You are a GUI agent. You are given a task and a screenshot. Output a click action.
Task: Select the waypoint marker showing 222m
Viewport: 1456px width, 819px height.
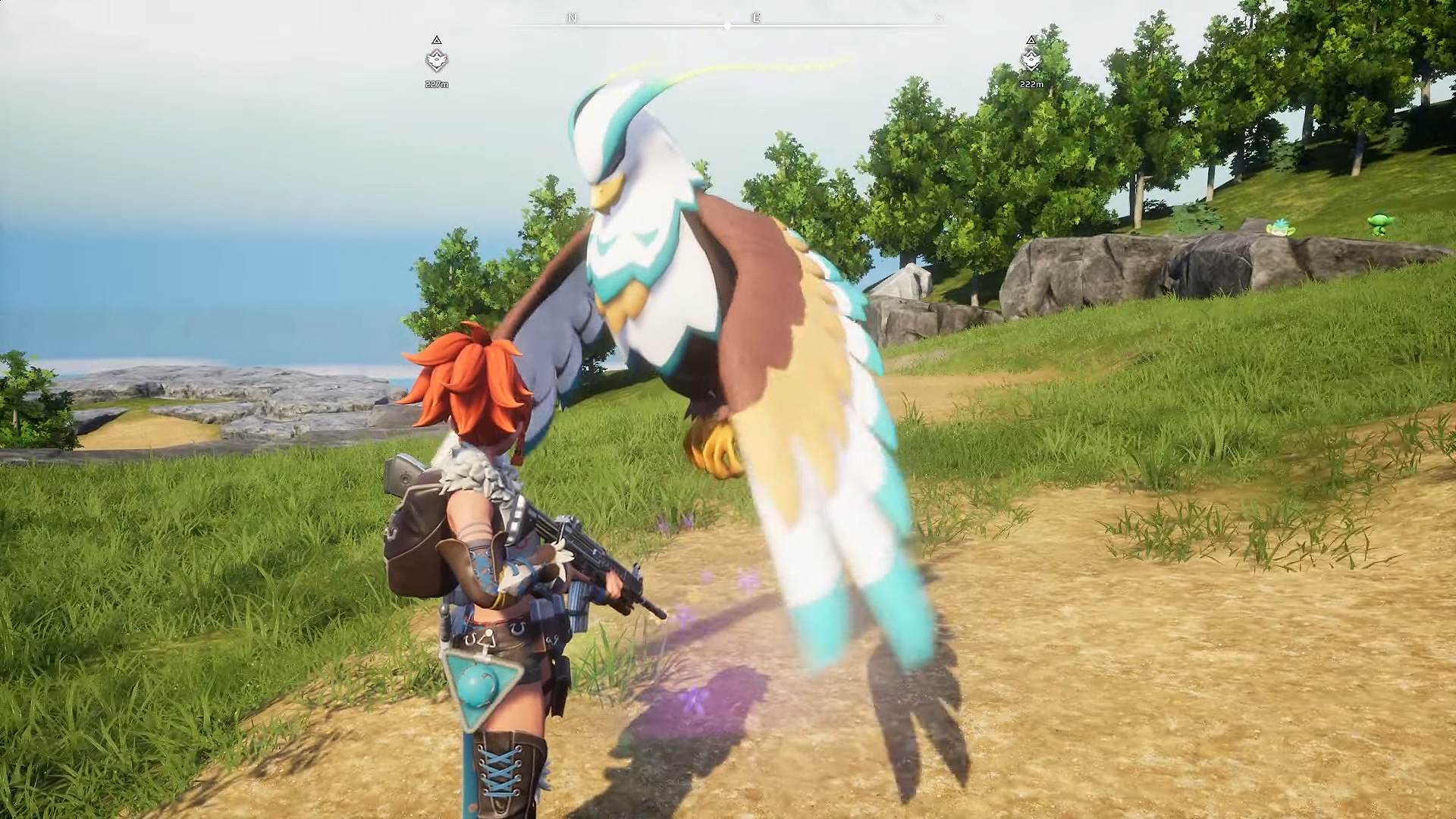pyautogui.click(x=1031, y=60)
